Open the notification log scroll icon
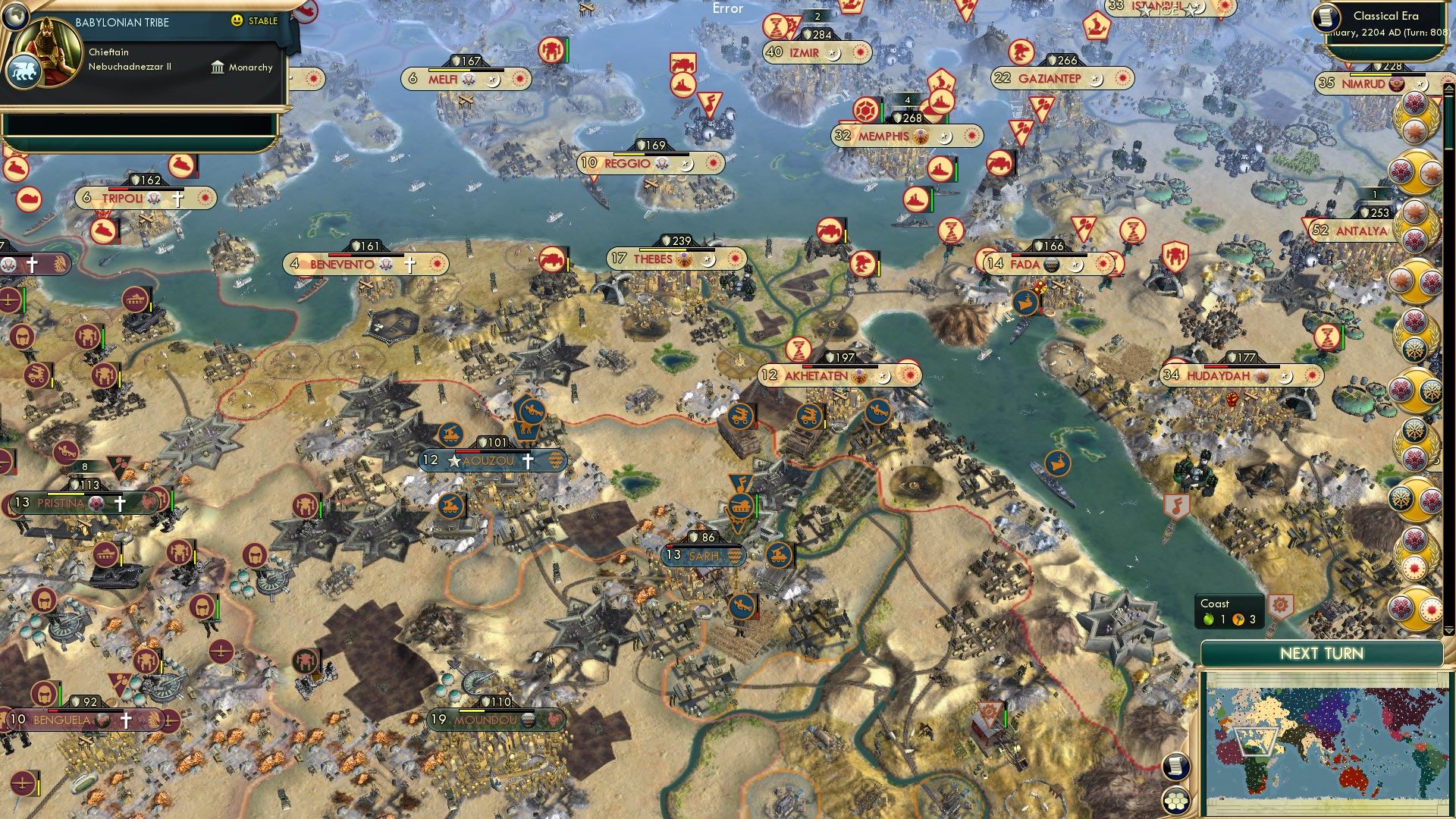Screen dimensions: 1456x819 1175,766
